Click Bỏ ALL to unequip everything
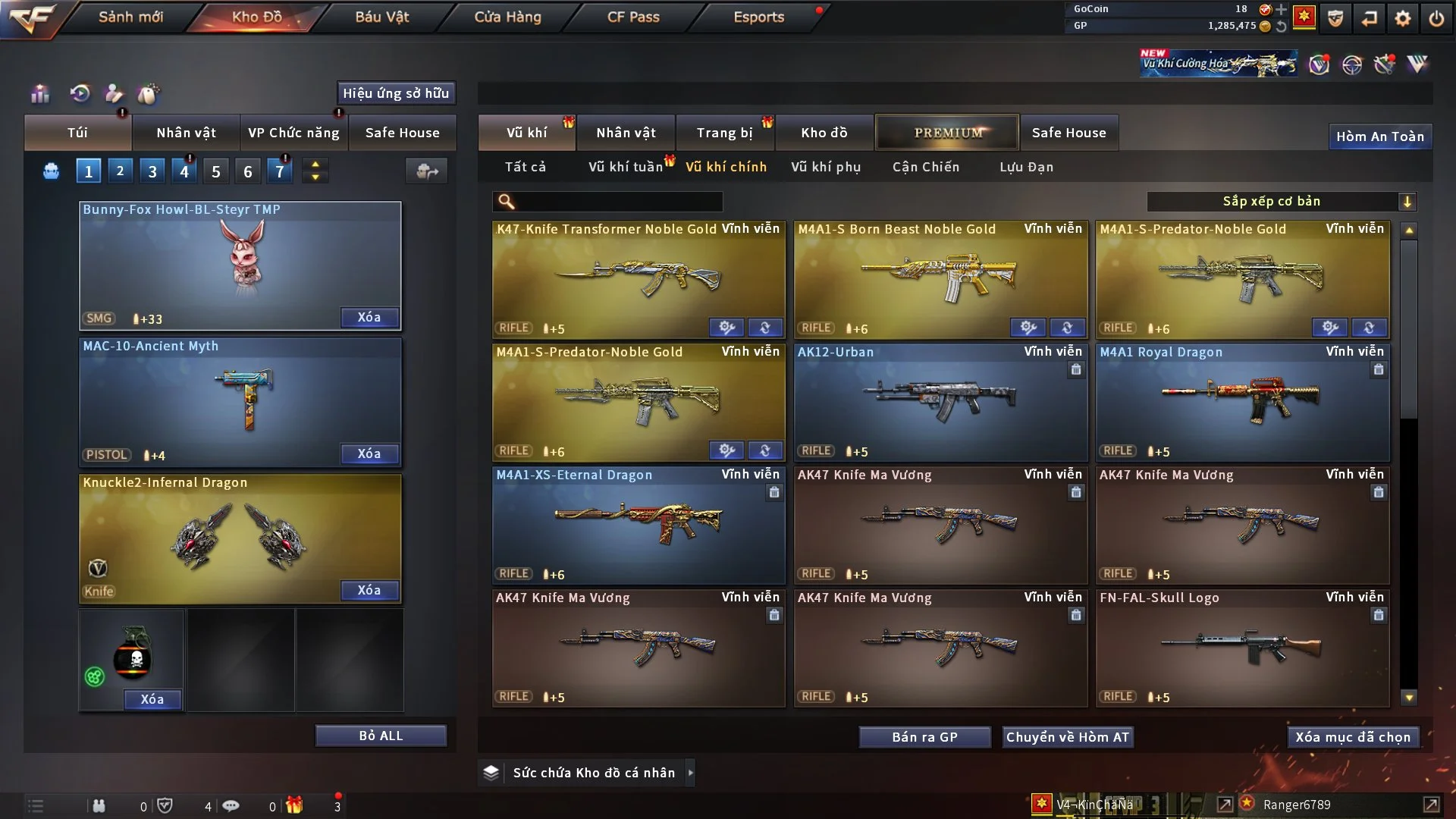This screenshot has height=819, width=1456. click(381, 736)
